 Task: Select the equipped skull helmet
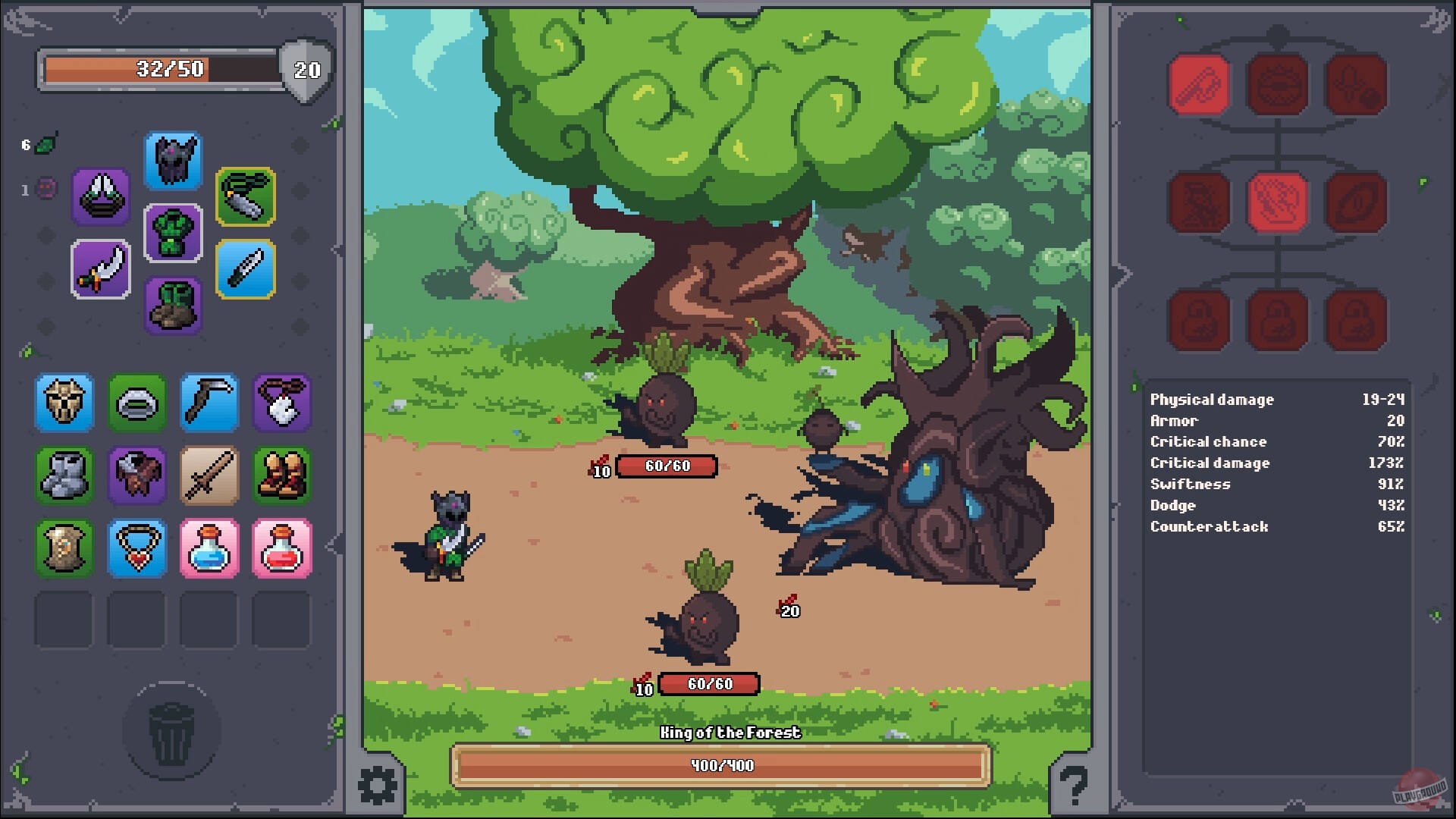[173, 161]
